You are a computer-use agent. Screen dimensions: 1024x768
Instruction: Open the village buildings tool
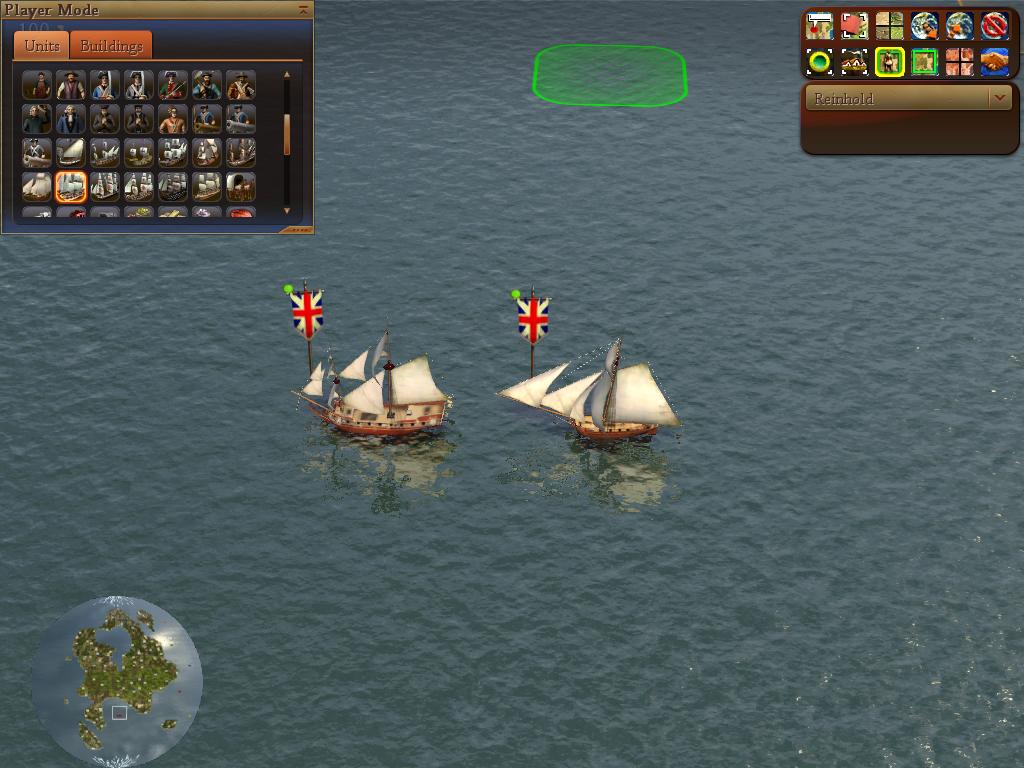tap(854, 62)
